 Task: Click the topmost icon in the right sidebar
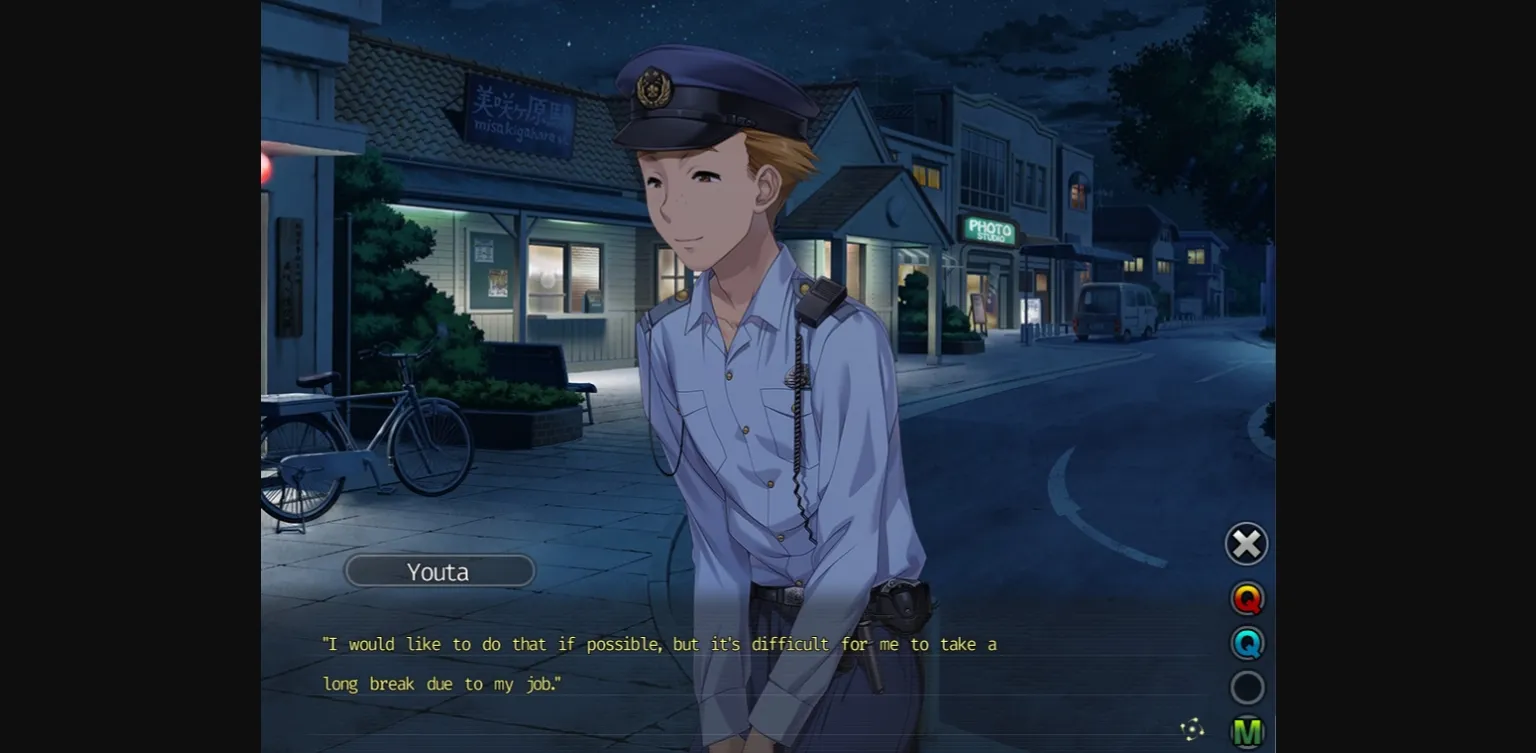point(1246,544)
